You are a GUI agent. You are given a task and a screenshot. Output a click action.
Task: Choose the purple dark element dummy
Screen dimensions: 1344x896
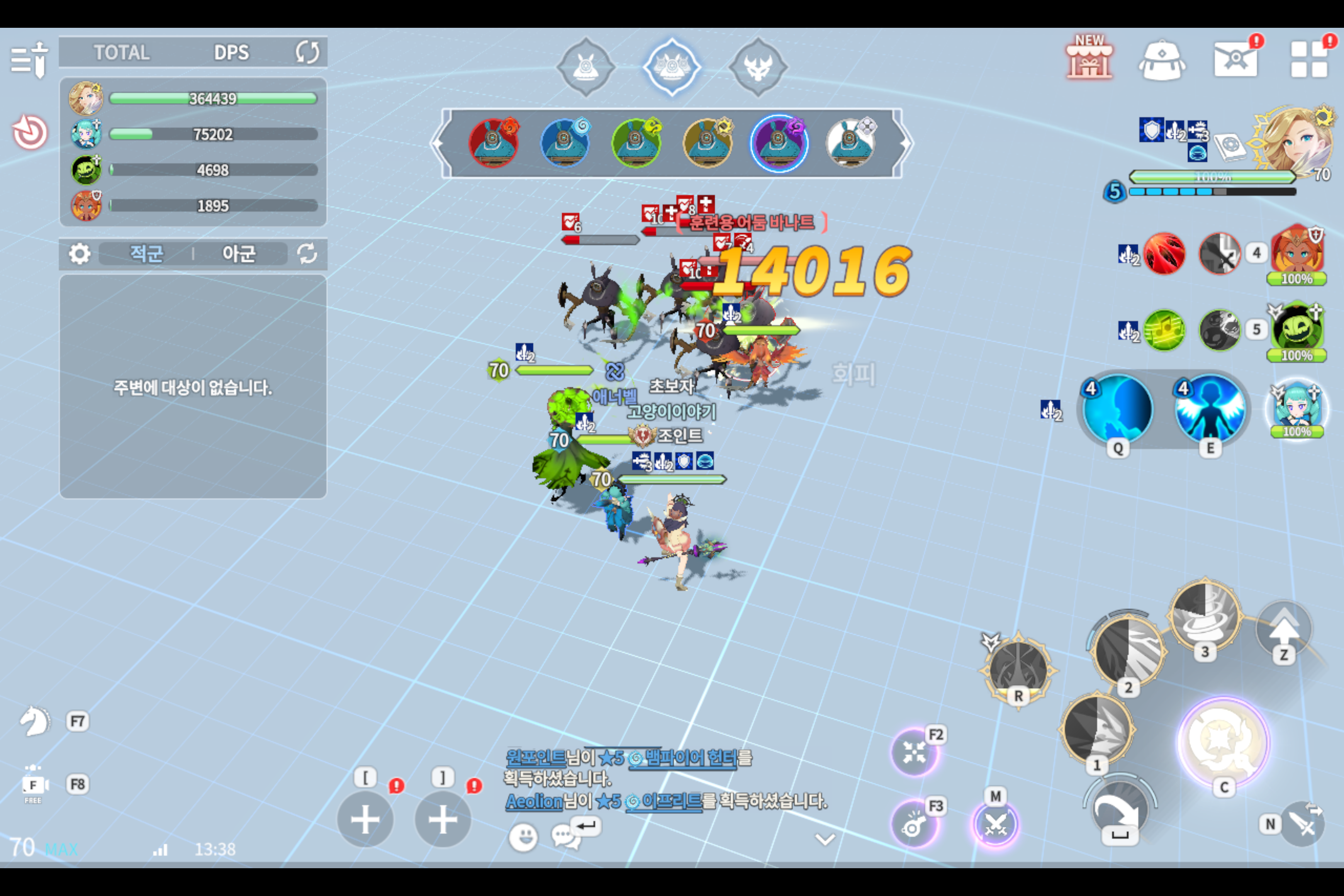[x=778, y=143]
